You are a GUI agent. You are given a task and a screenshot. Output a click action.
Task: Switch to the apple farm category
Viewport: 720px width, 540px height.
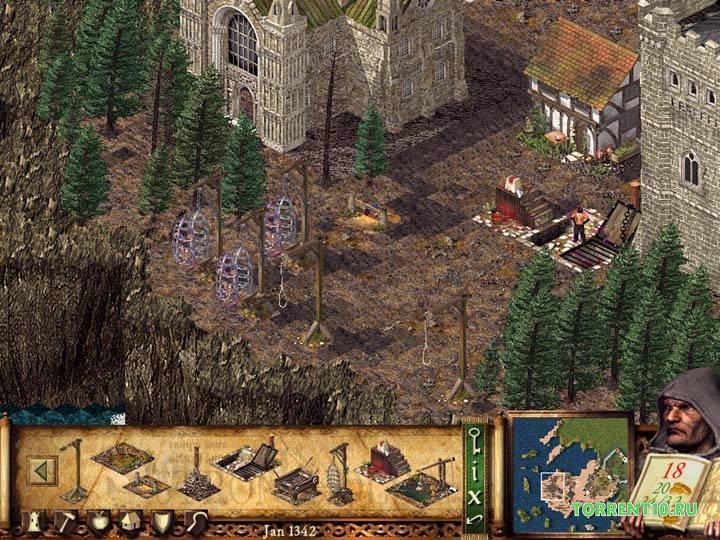click(97, 520)
